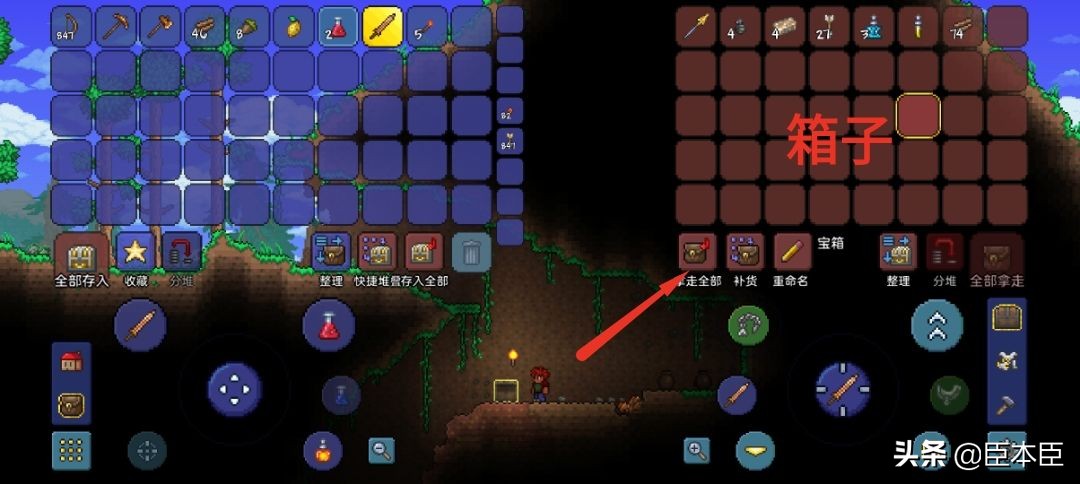Tap the double-arrow jump button
Viewport: 1080px width, 484px height.
tap(937, 325)
